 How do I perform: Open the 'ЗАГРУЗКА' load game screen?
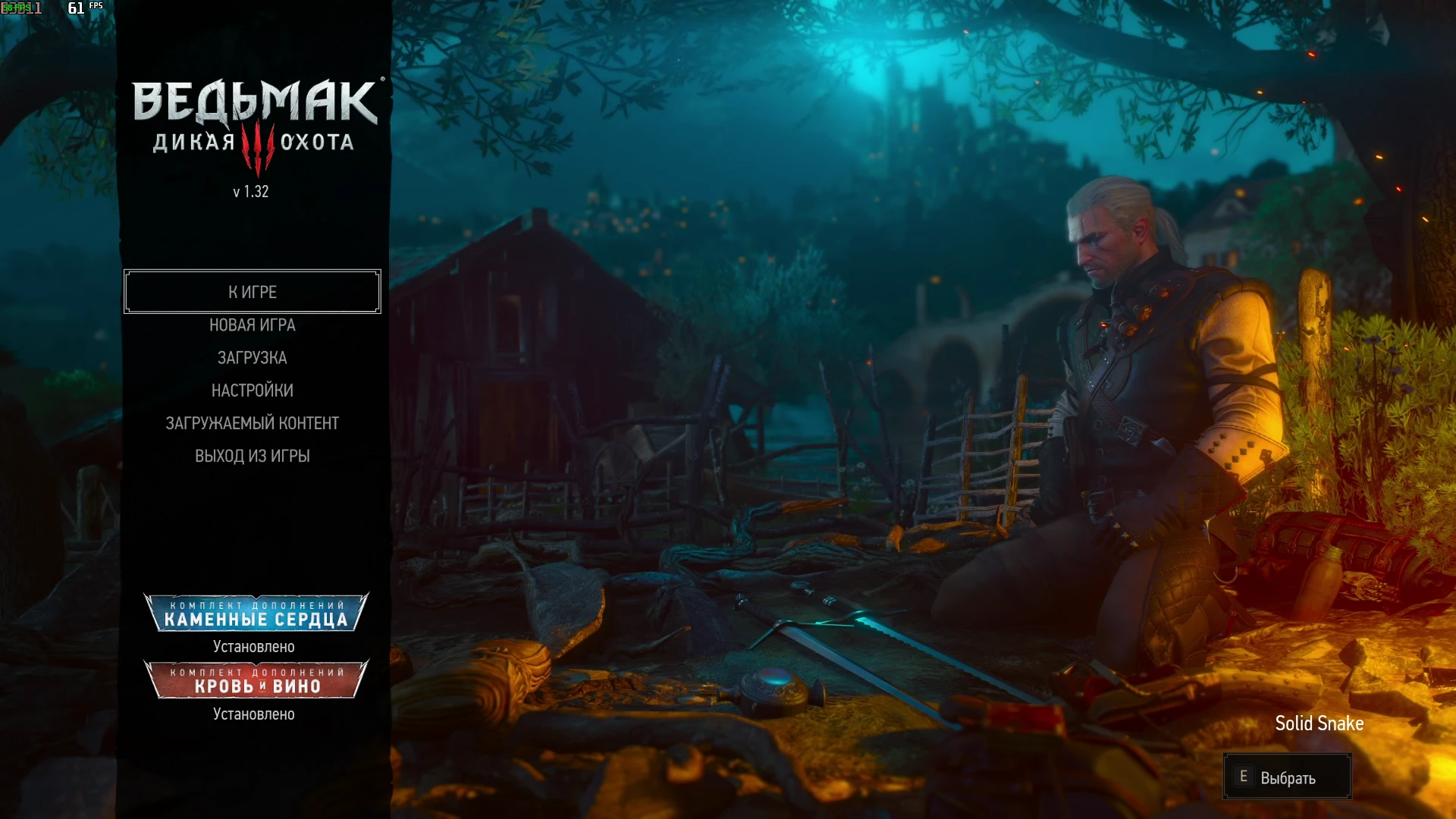(253, 357)
